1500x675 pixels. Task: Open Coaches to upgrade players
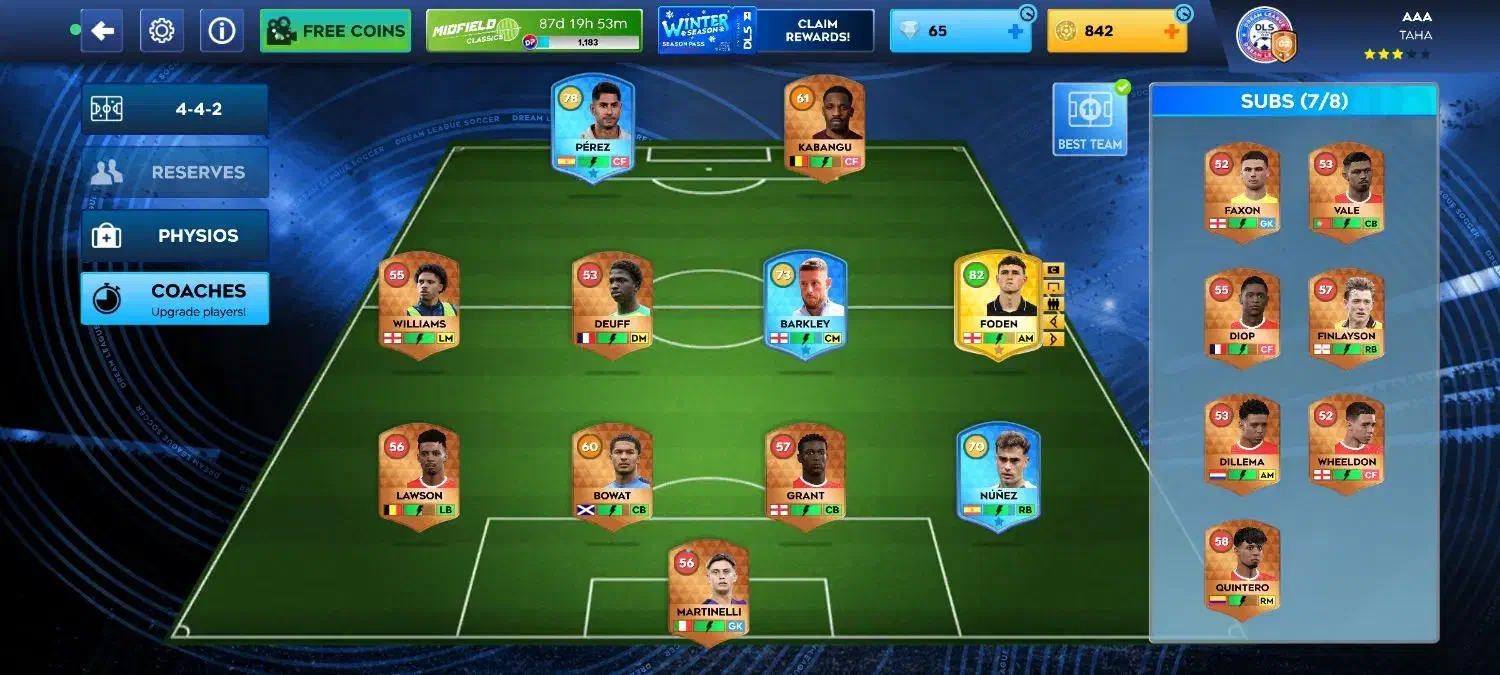175,298
